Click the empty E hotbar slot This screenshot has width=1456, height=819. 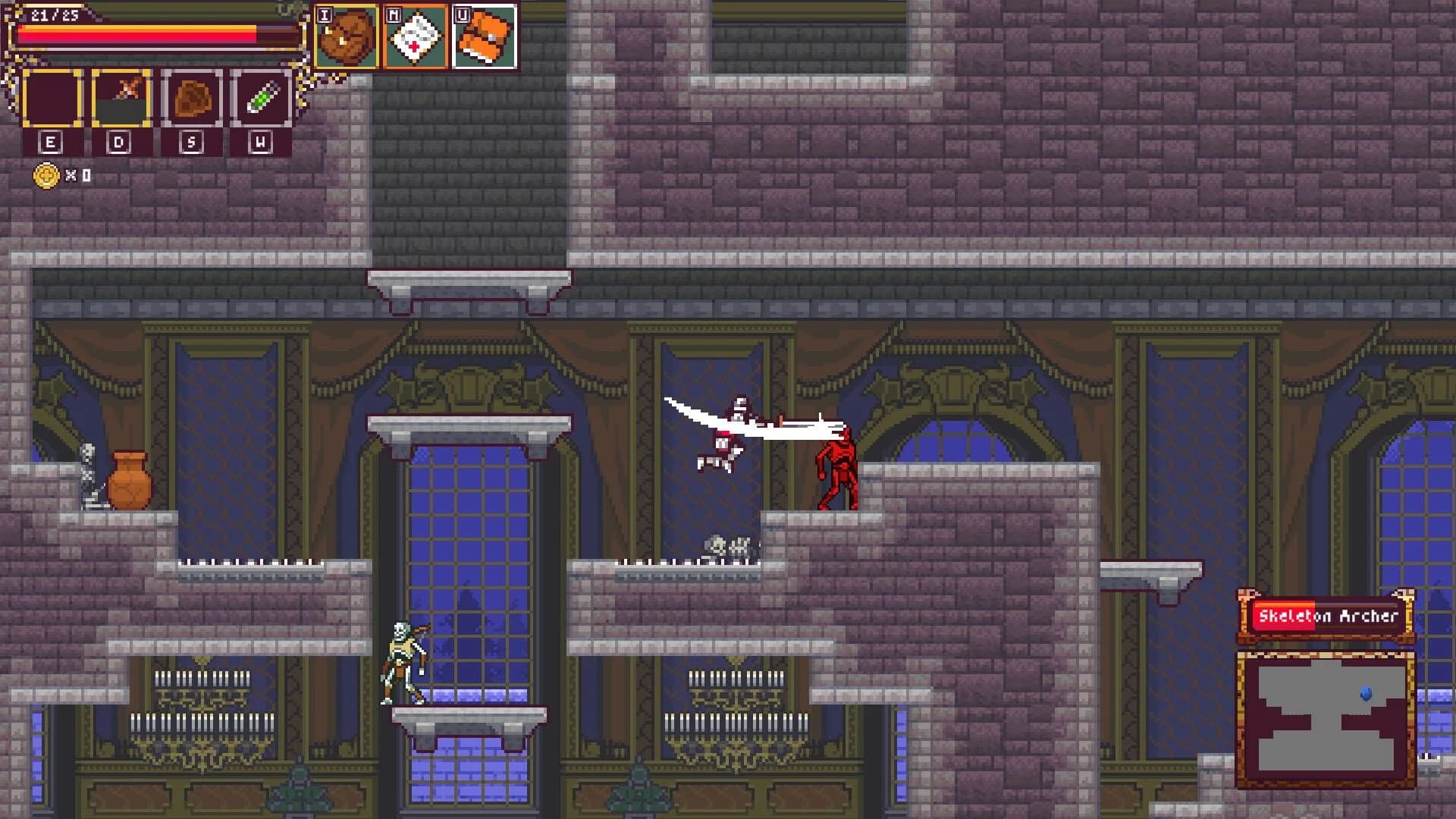coord(51,97)
